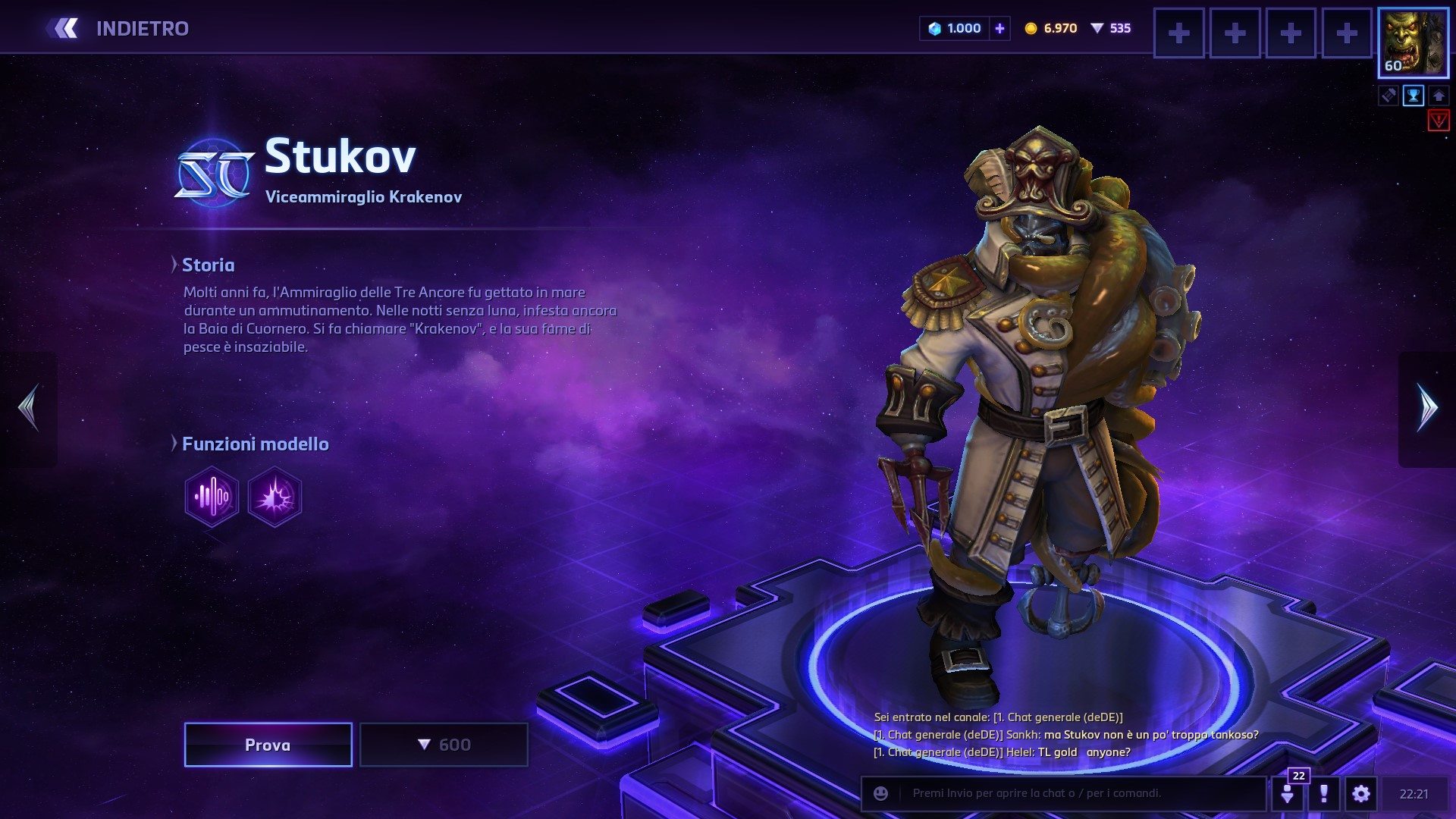The image size is (1456, 819).
Task: Focus the chat input field
Action: pos(1077,793)
